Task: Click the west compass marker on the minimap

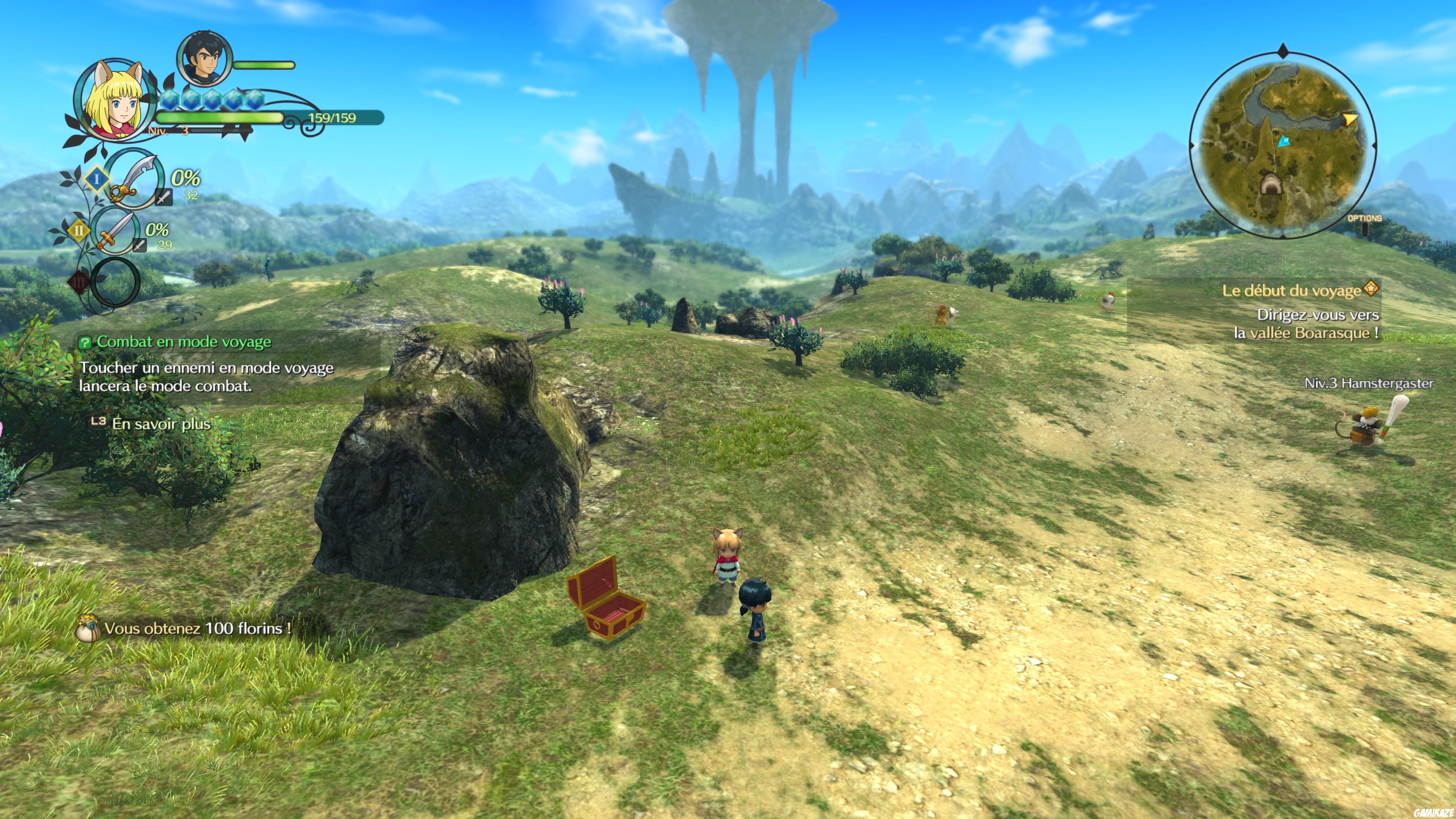Action: [1192, 146]
